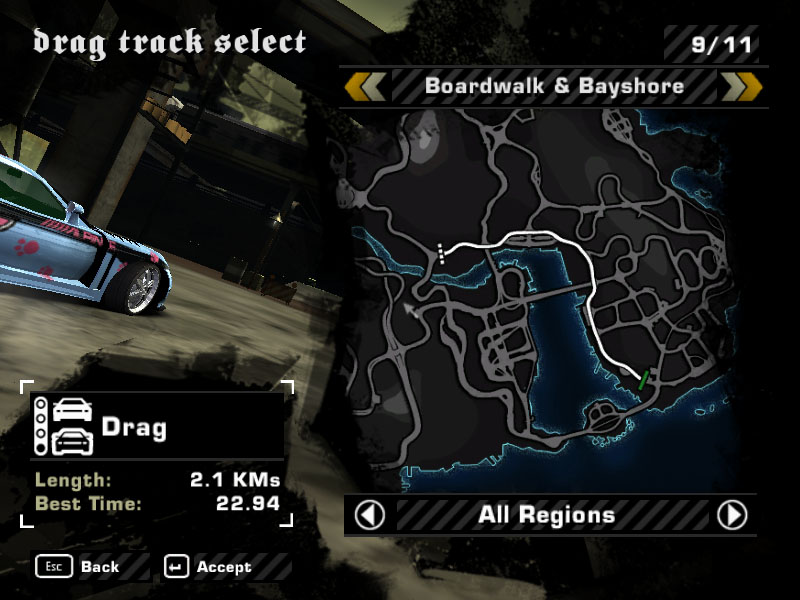This screenshot has width=800, height=600.
Task: Select the Boardwalk & Bayshore track name
Action: 554,86
